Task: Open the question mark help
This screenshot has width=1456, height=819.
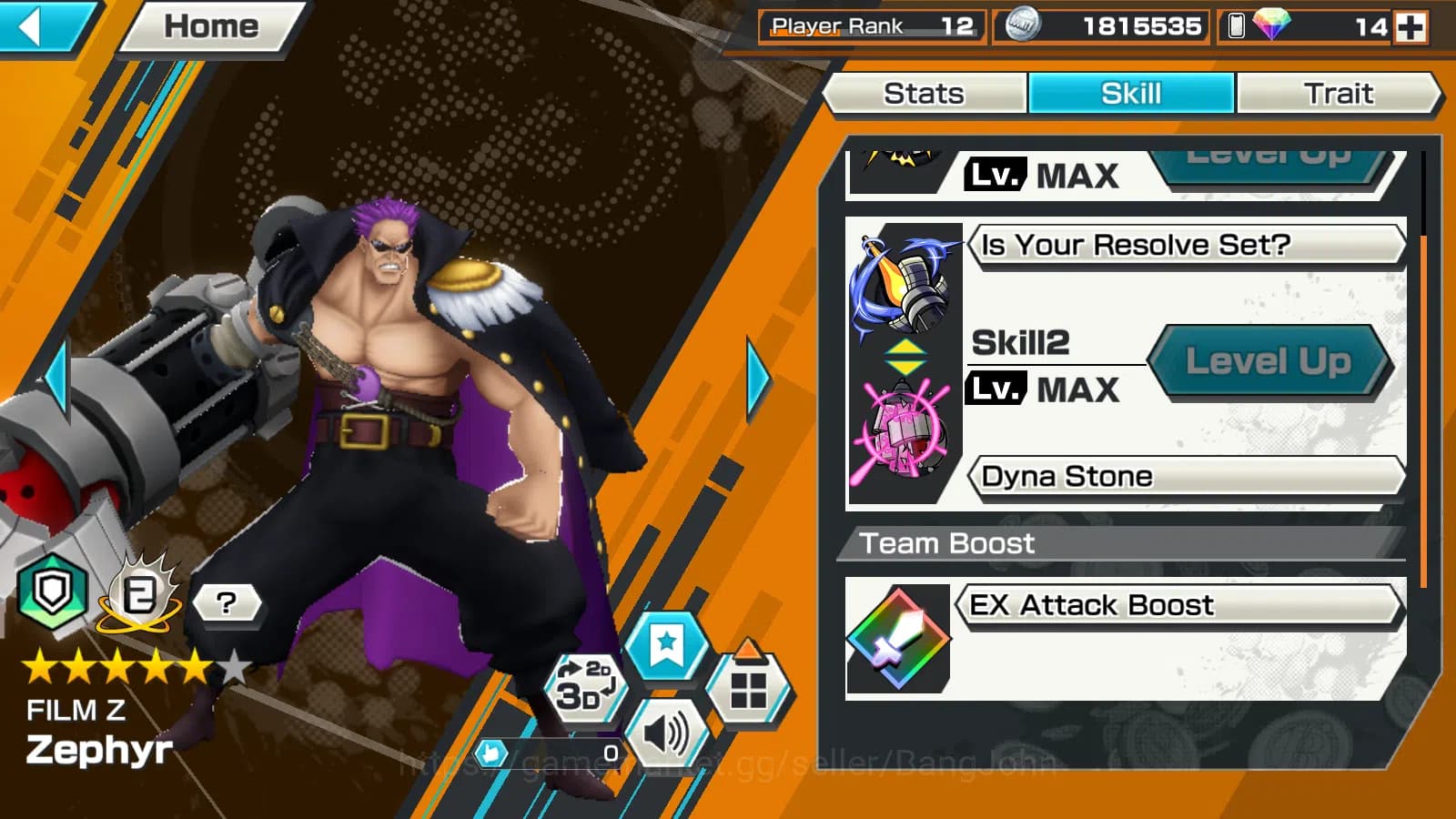Action: click(x=227, y=602)
